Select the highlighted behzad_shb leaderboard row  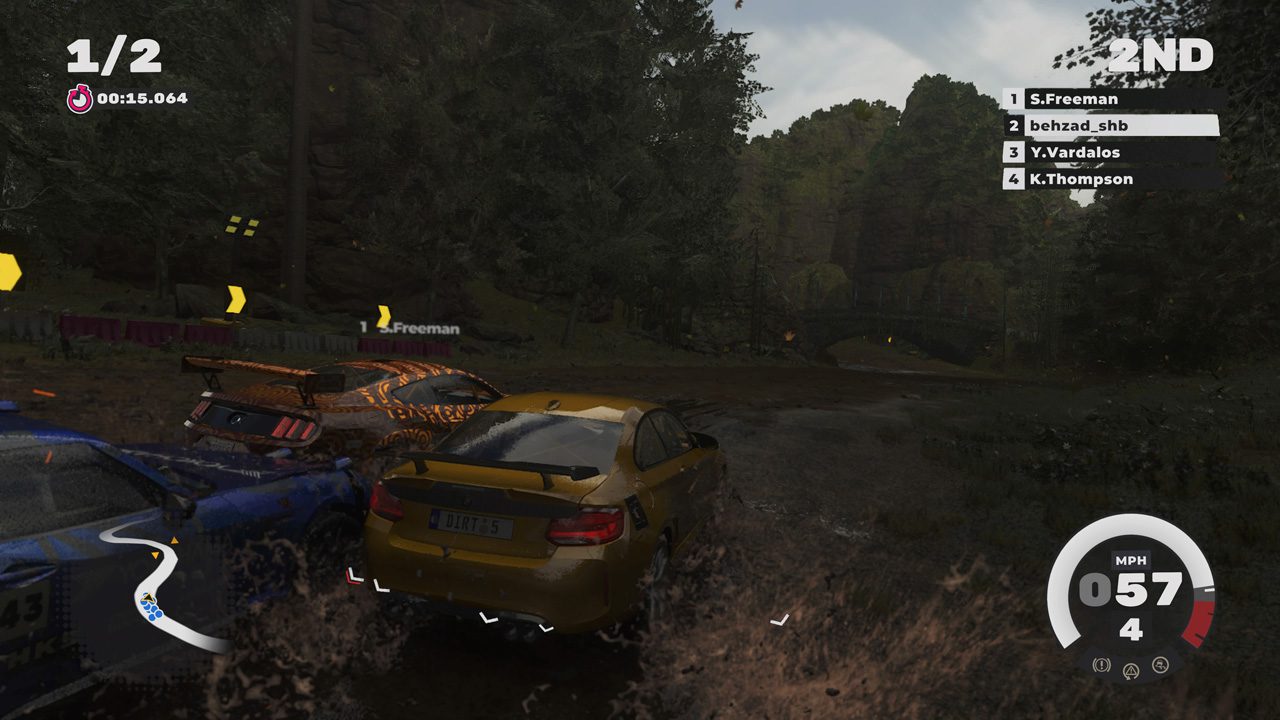click(x=1110, y=126)
